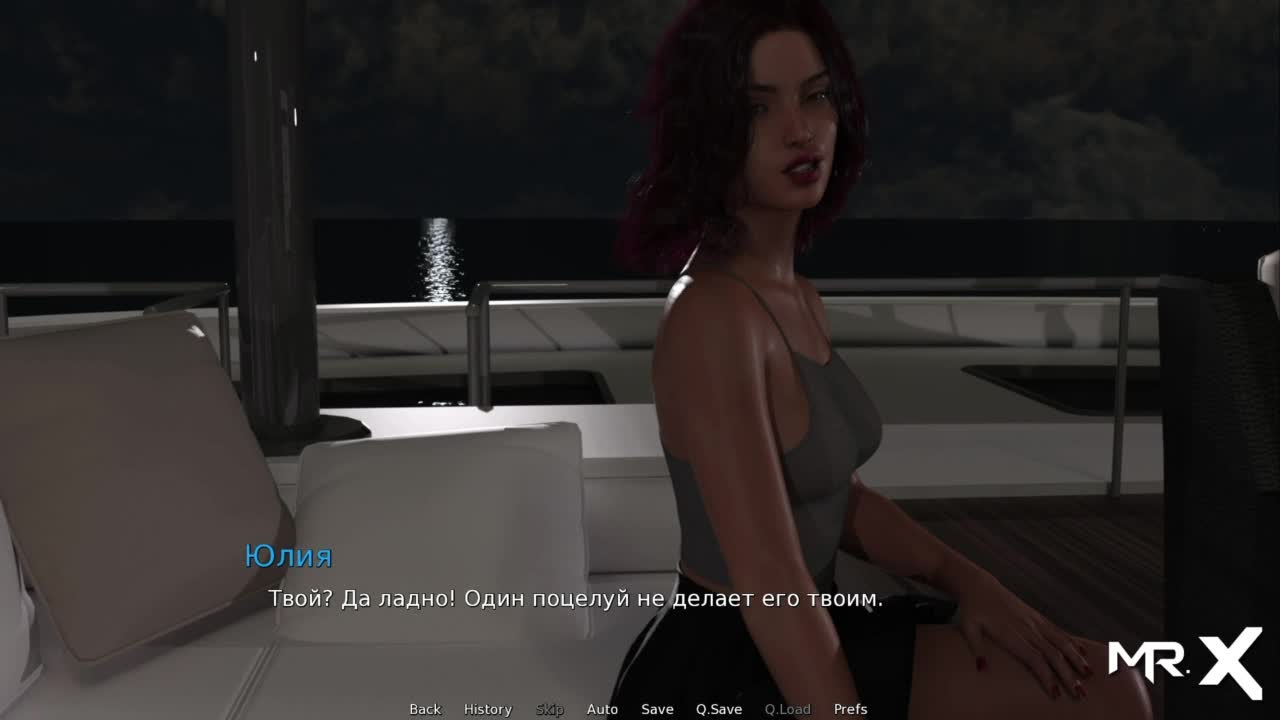This screenshot has width=1280, height=720.
Task: Go Back to the previous dialogue line
Action: 425,709
